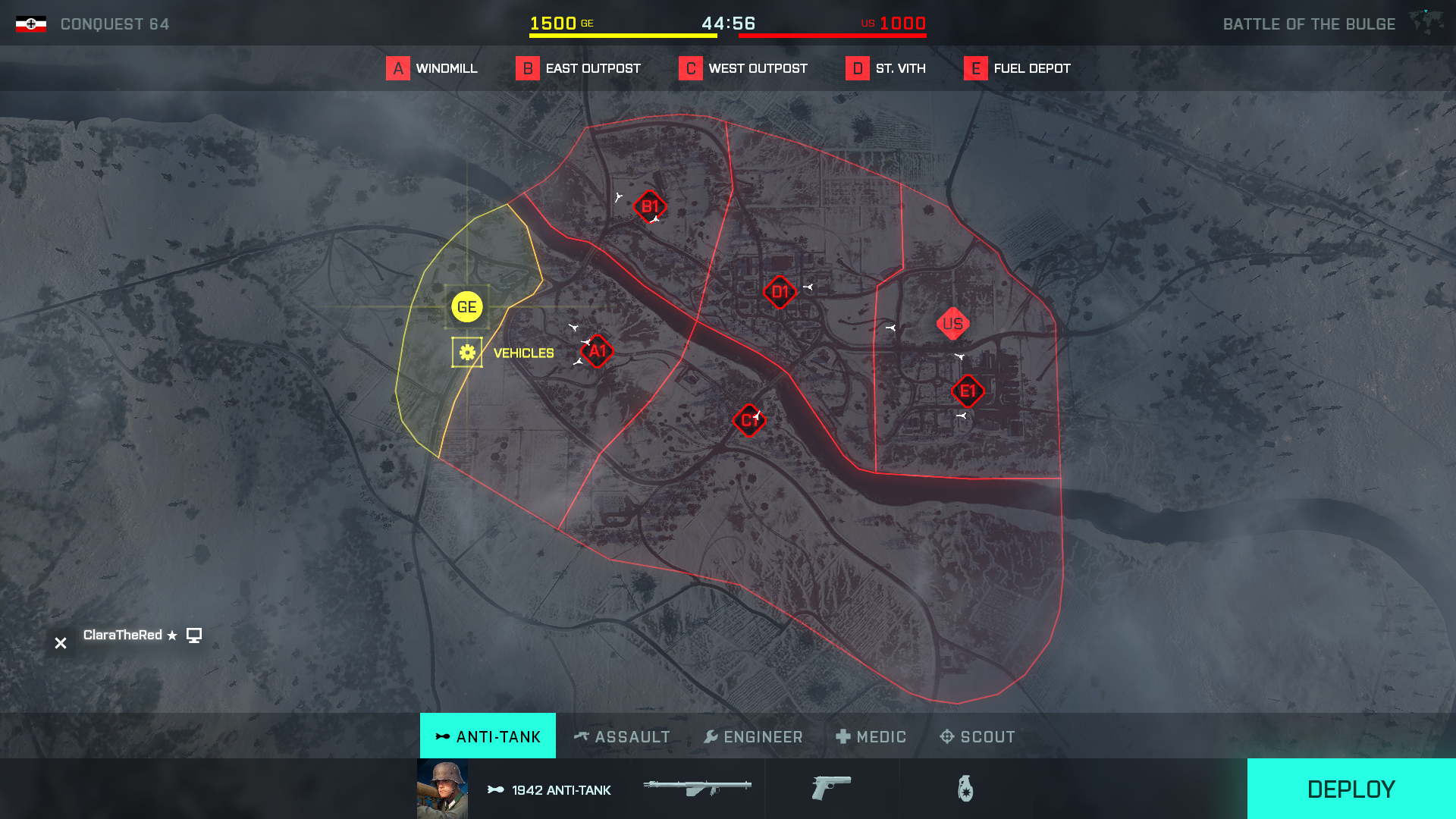Switch to the Scout class
Viewport: 1456px width, 819px height.
coord(977,736)
